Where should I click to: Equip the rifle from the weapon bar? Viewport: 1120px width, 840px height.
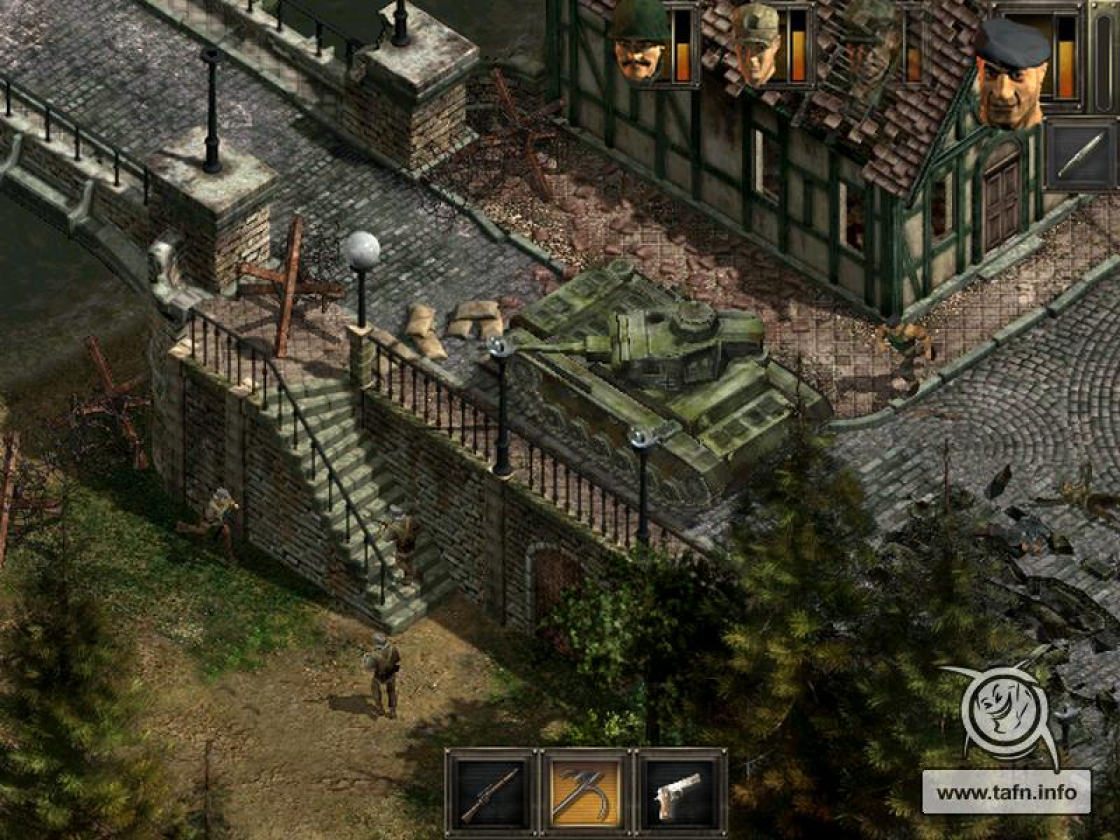coord(490,792)
